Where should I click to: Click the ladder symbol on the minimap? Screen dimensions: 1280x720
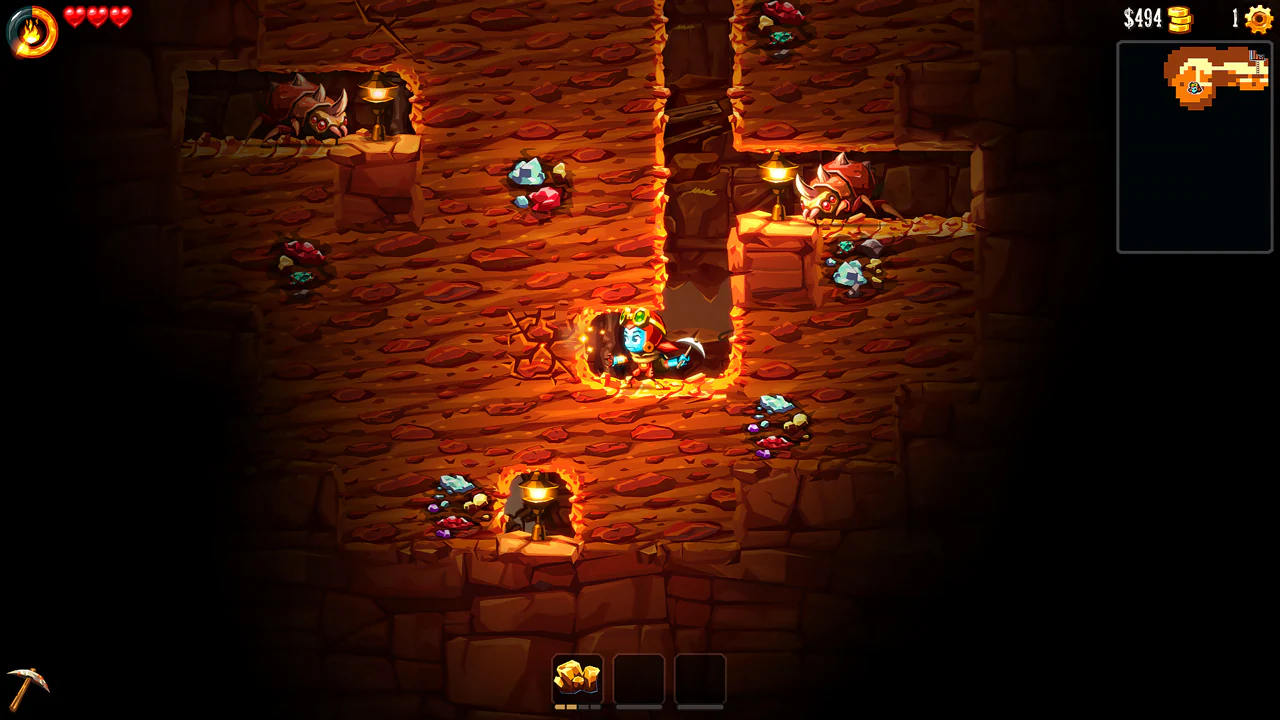coord(1258,67)
